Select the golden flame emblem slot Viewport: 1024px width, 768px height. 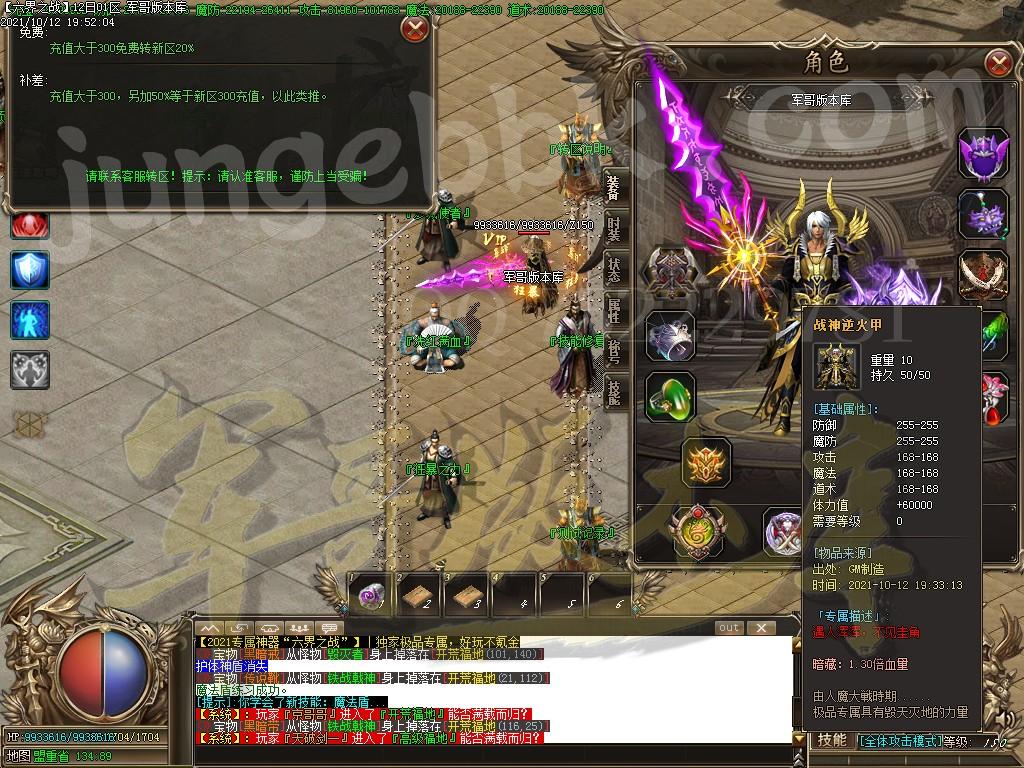click(707, 463)
